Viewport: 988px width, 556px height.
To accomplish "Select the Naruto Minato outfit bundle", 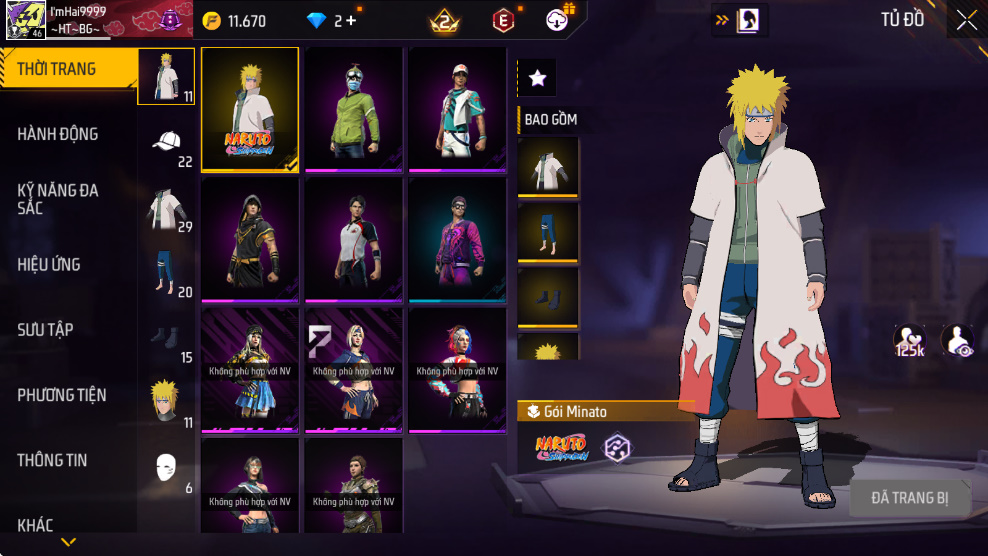I will click(x=250, y=110).
